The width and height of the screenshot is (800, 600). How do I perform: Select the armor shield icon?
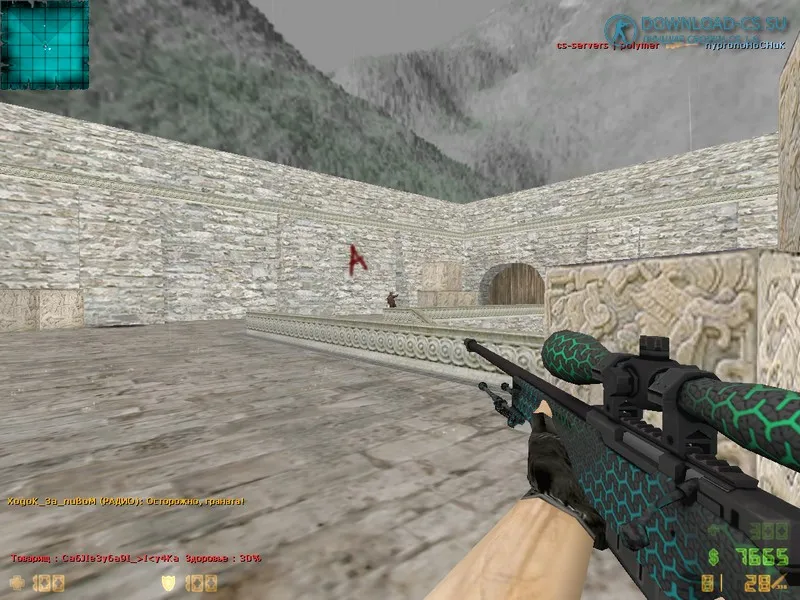[x=170, y=582]
